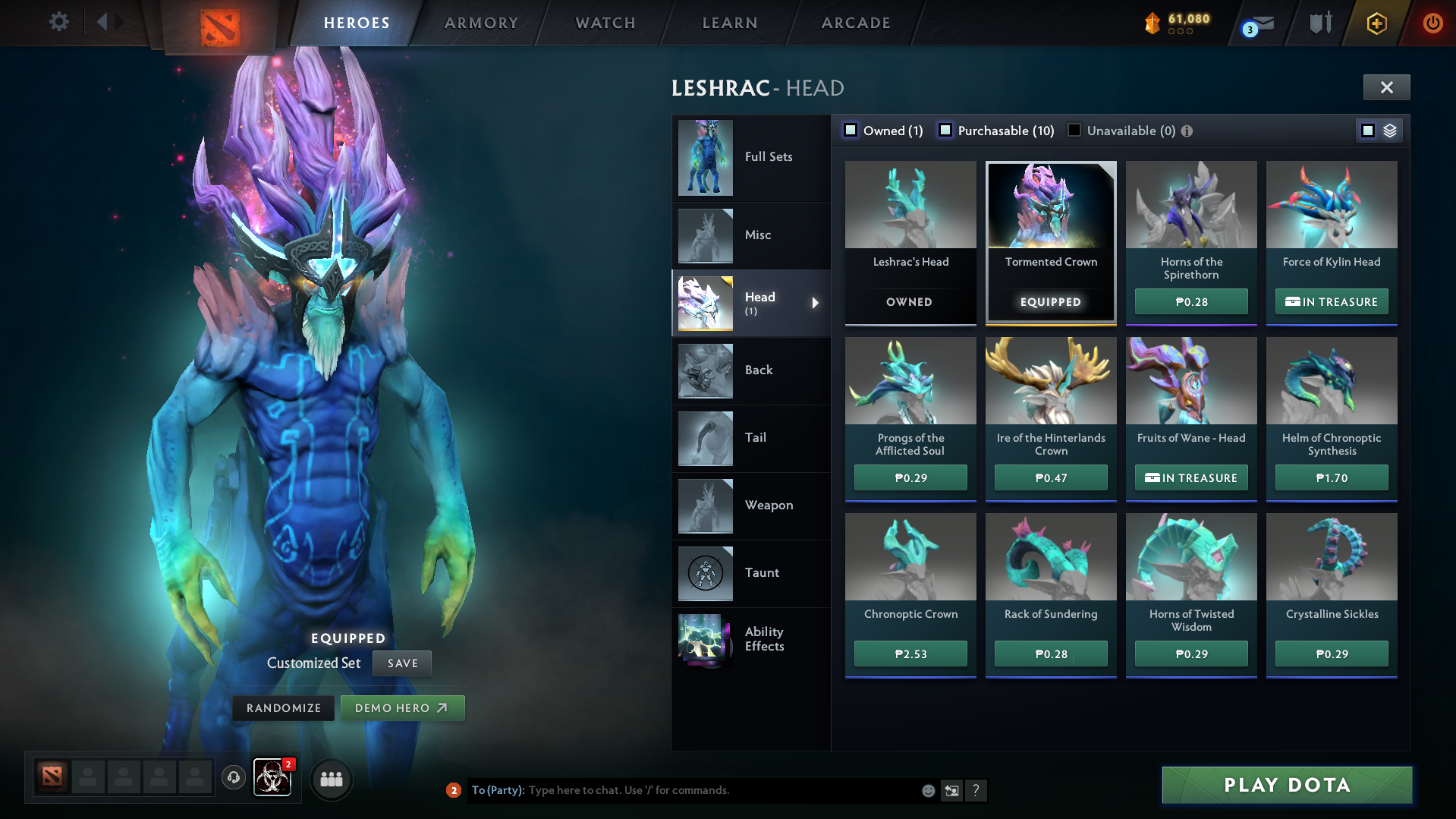Click the layers view toggle near filters
Screen dimensions: 1456x819
point(1389,130)
